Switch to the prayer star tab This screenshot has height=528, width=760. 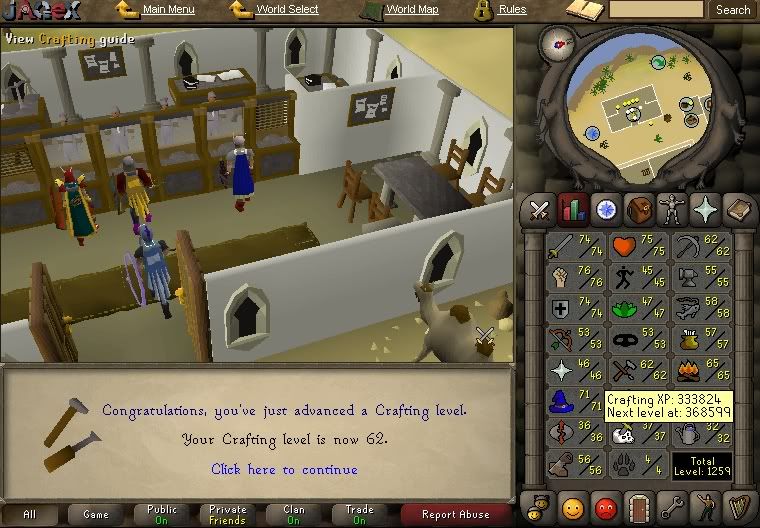coord(706,211)
